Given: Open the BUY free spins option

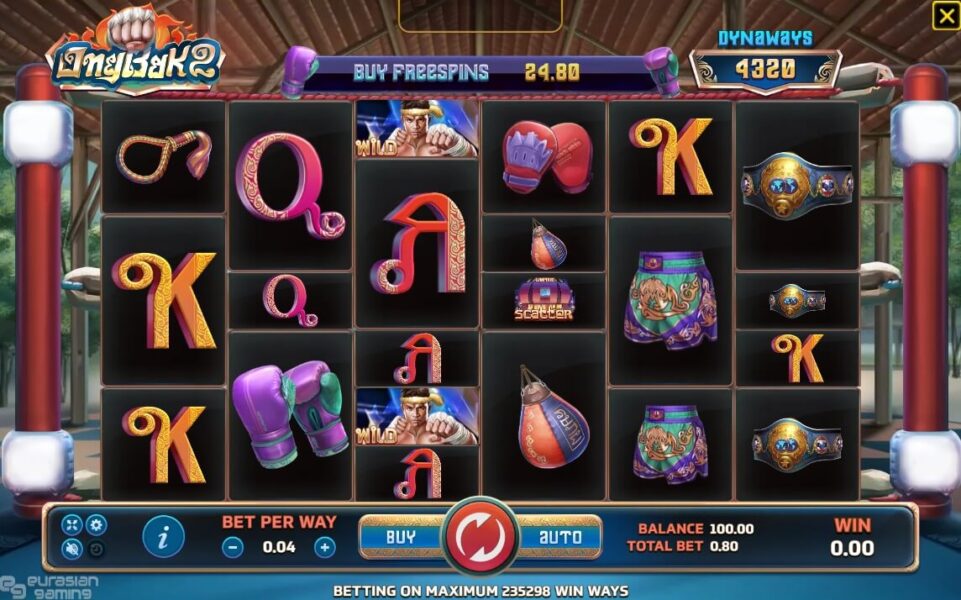Looking at the screenshot, I should 401,537.
